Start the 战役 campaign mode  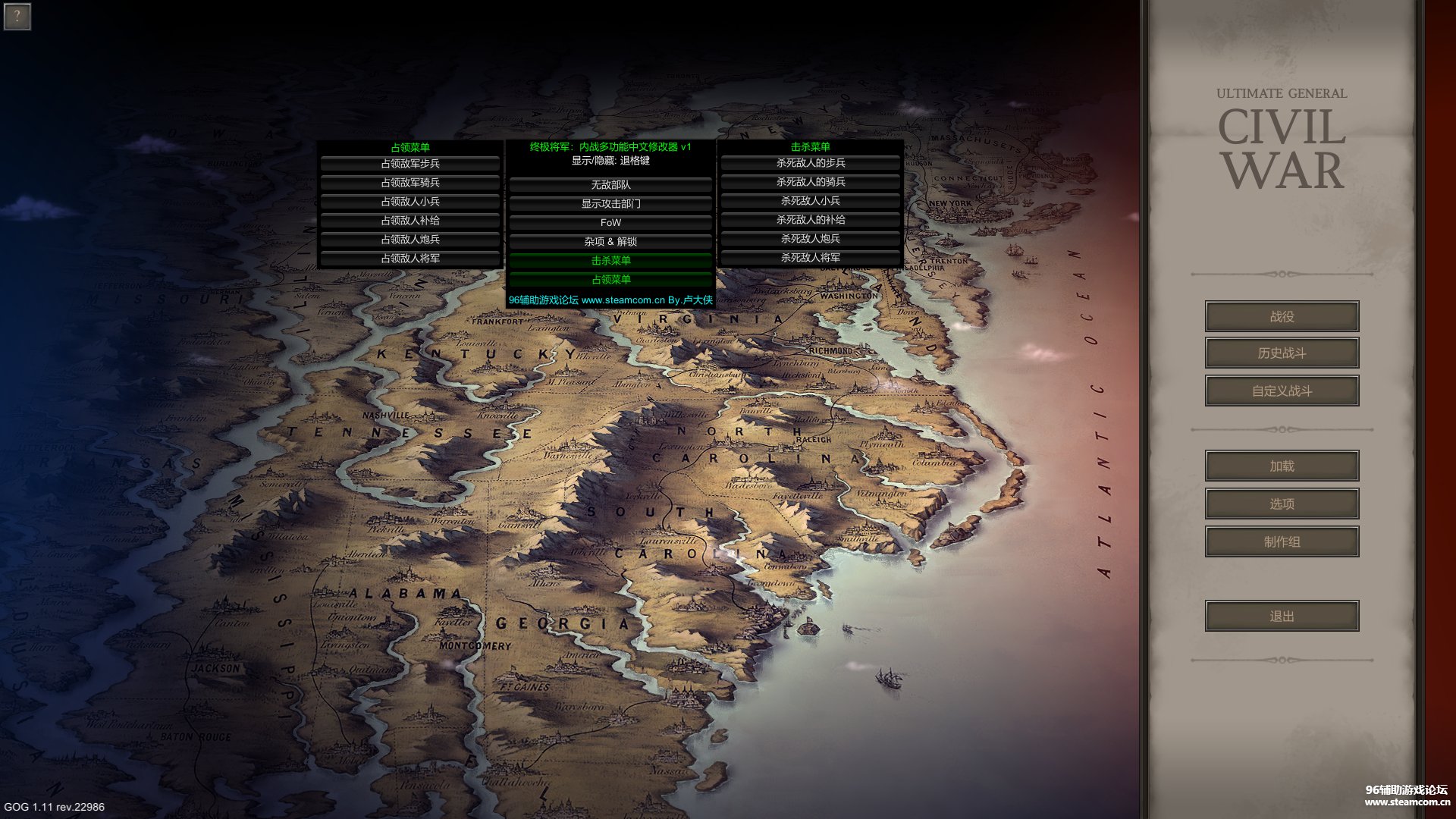pyautogui.click(x=1282, y=316)
